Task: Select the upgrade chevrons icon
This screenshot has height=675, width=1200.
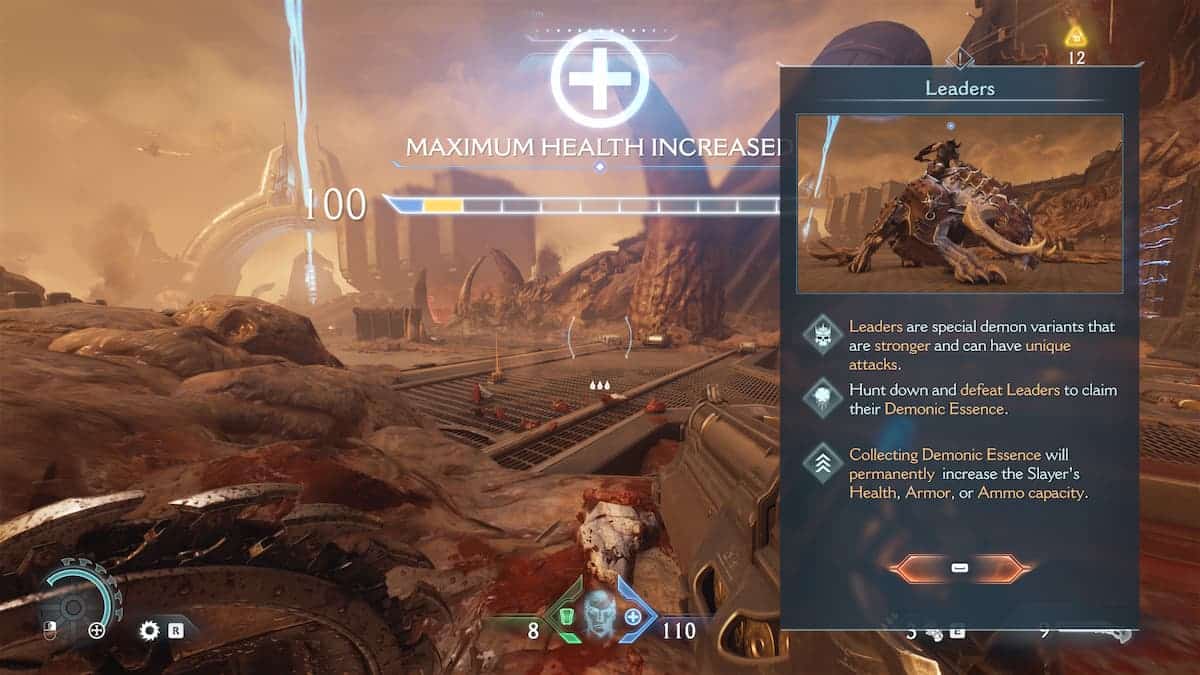Action: click(x=824, y=463)
